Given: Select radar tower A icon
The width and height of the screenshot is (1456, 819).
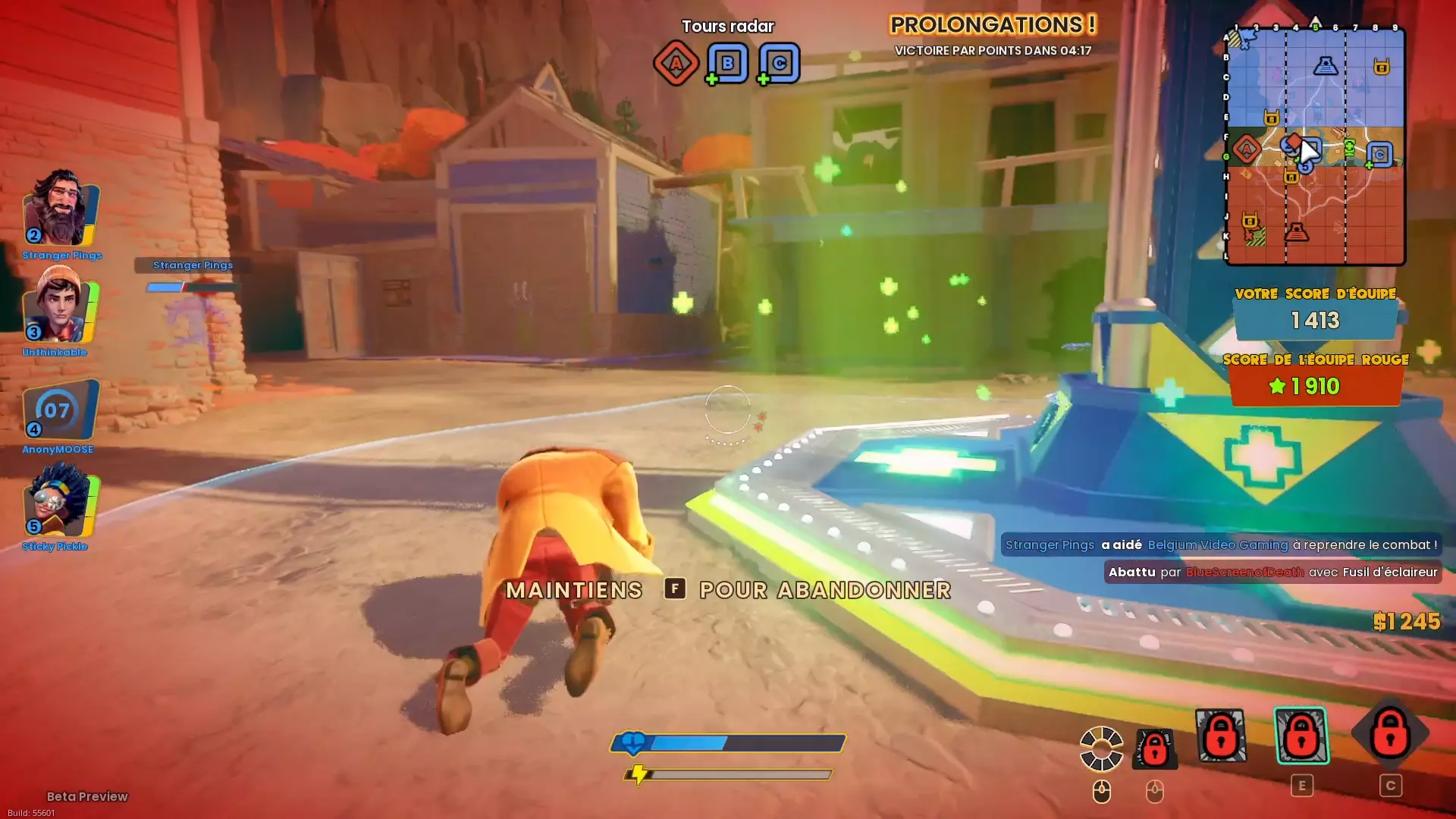Looking at the screenshot, I should pyautogui.click(x=676, y=63).
